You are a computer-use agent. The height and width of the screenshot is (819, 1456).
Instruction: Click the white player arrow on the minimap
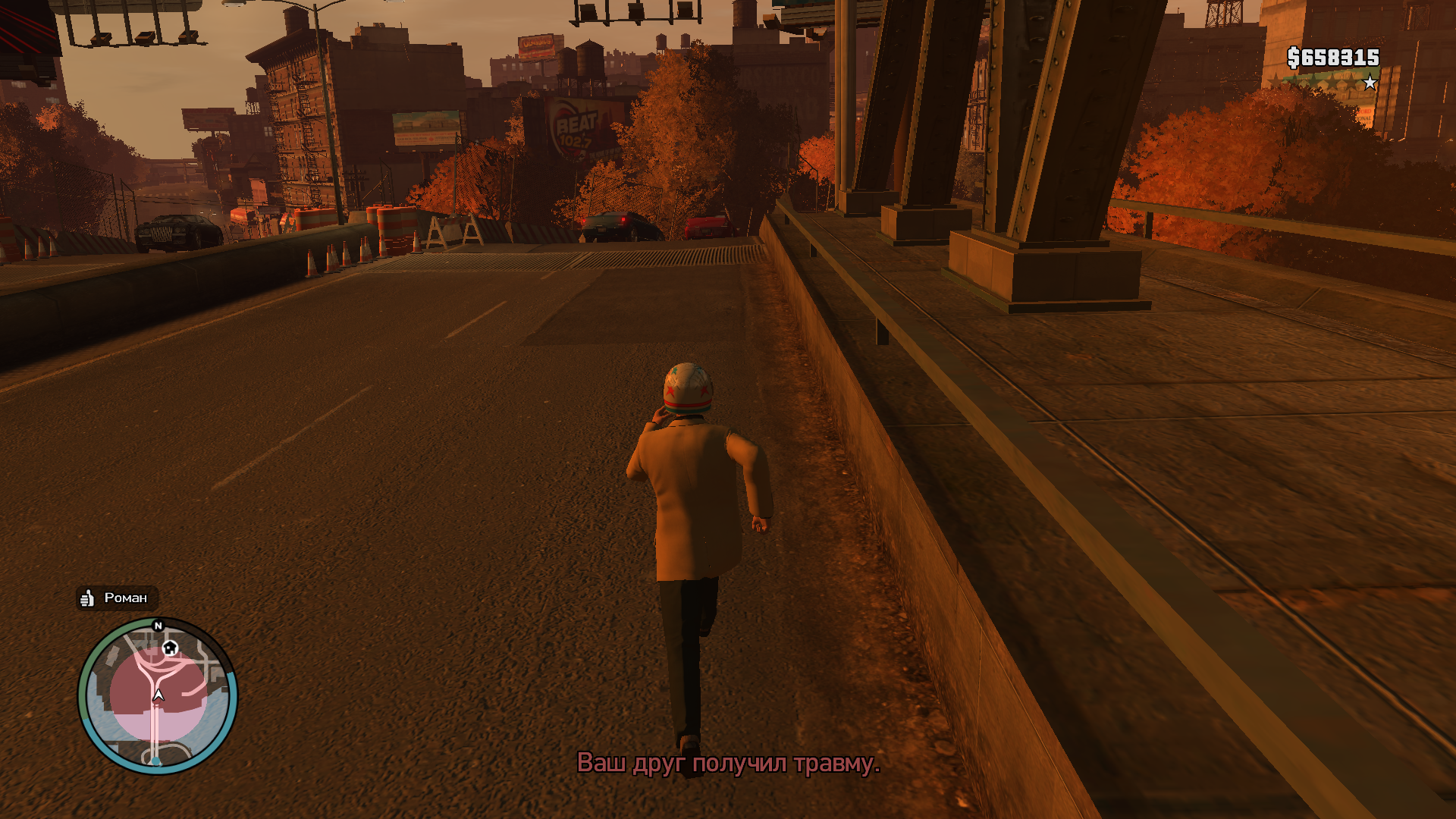[158, 695]
